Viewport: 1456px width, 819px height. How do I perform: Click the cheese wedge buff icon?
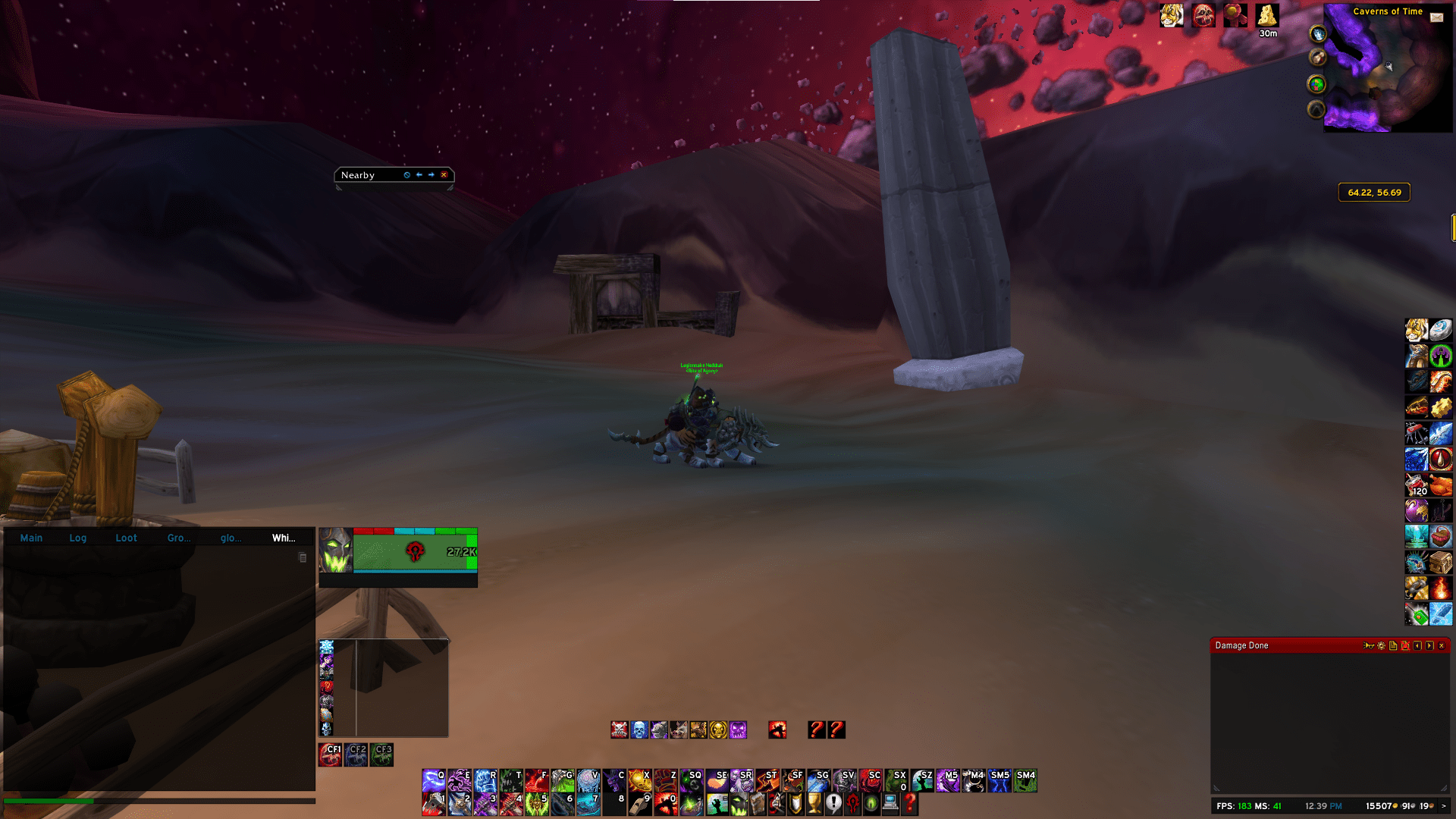(1266, 15)
